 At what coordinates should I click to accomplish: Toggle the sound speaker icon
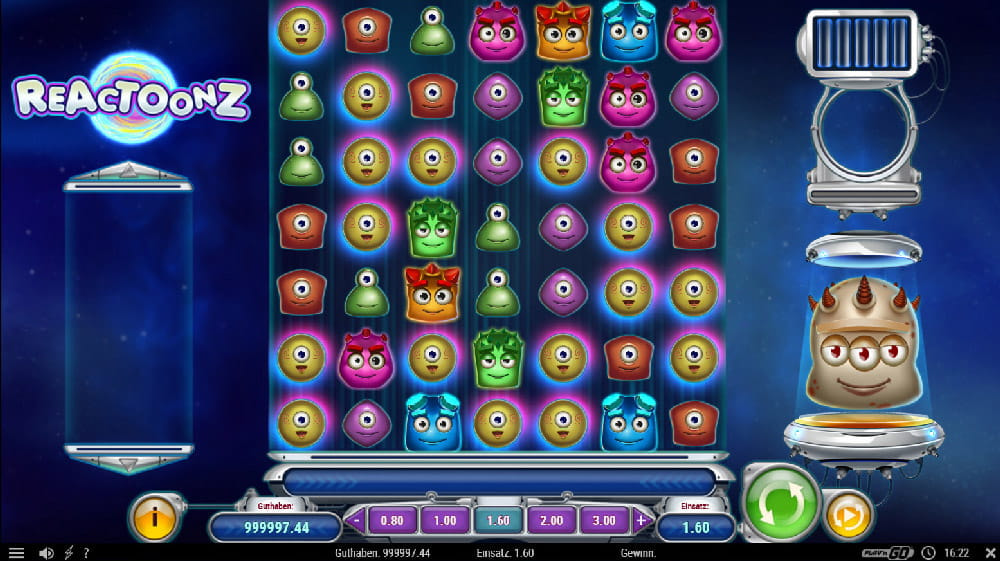[x=45, y=553]
